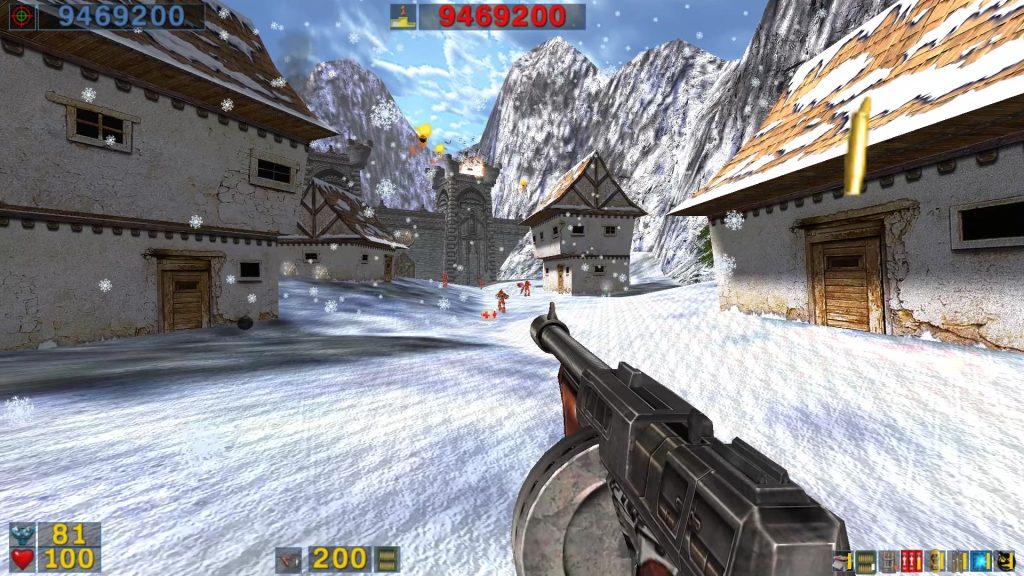Image resolution: width=1024 pixels, height=576 pixels.
Task: Select the green bullet box ammo icon
Action: coord(865,561)
